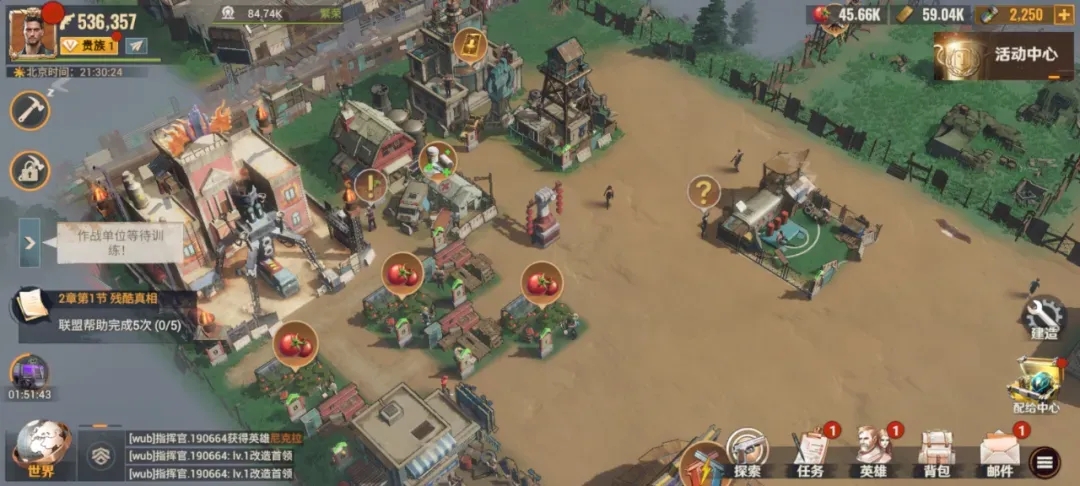
Task: Open the 英雄 heroes menu
Action: coord(874,452)
